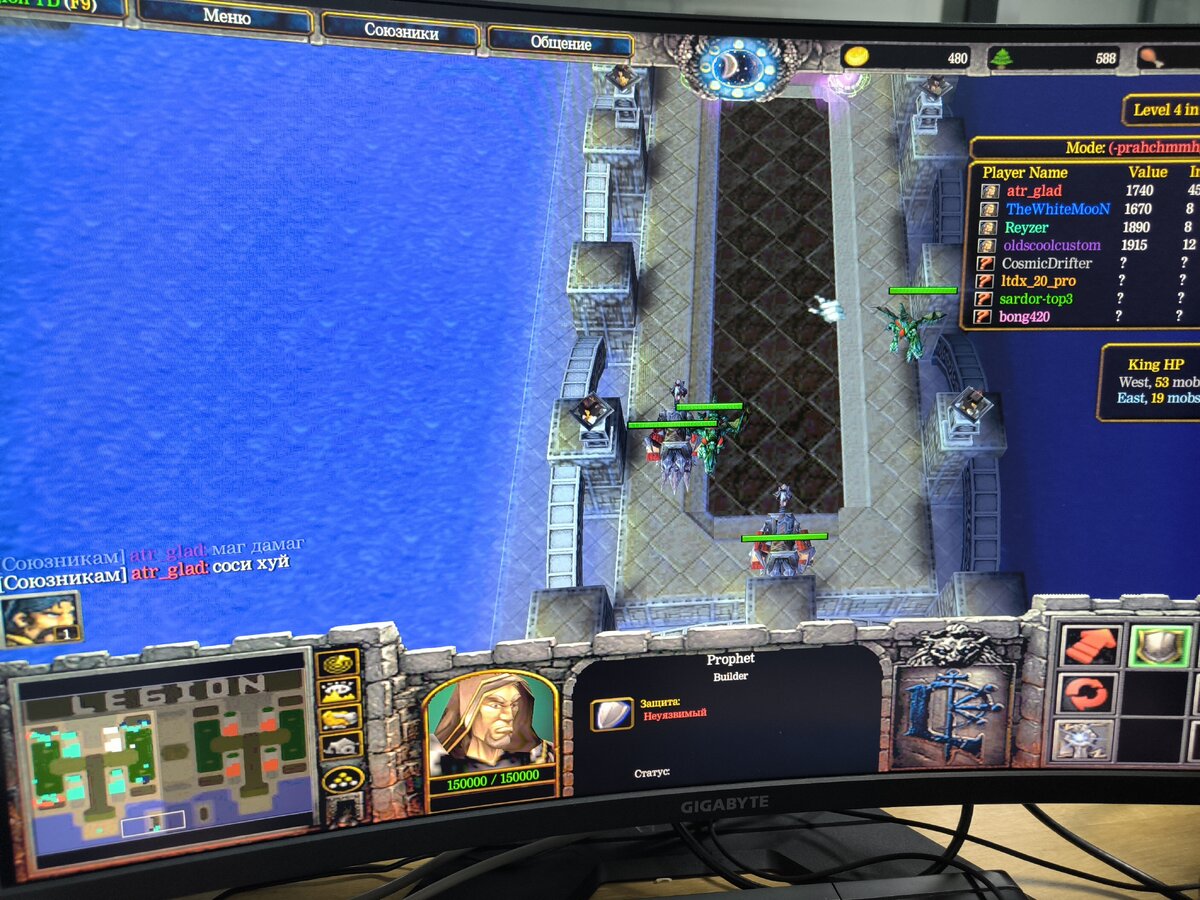Toggle minimap terrain display button
The image size is (1200, 900).
coord(338,690)
